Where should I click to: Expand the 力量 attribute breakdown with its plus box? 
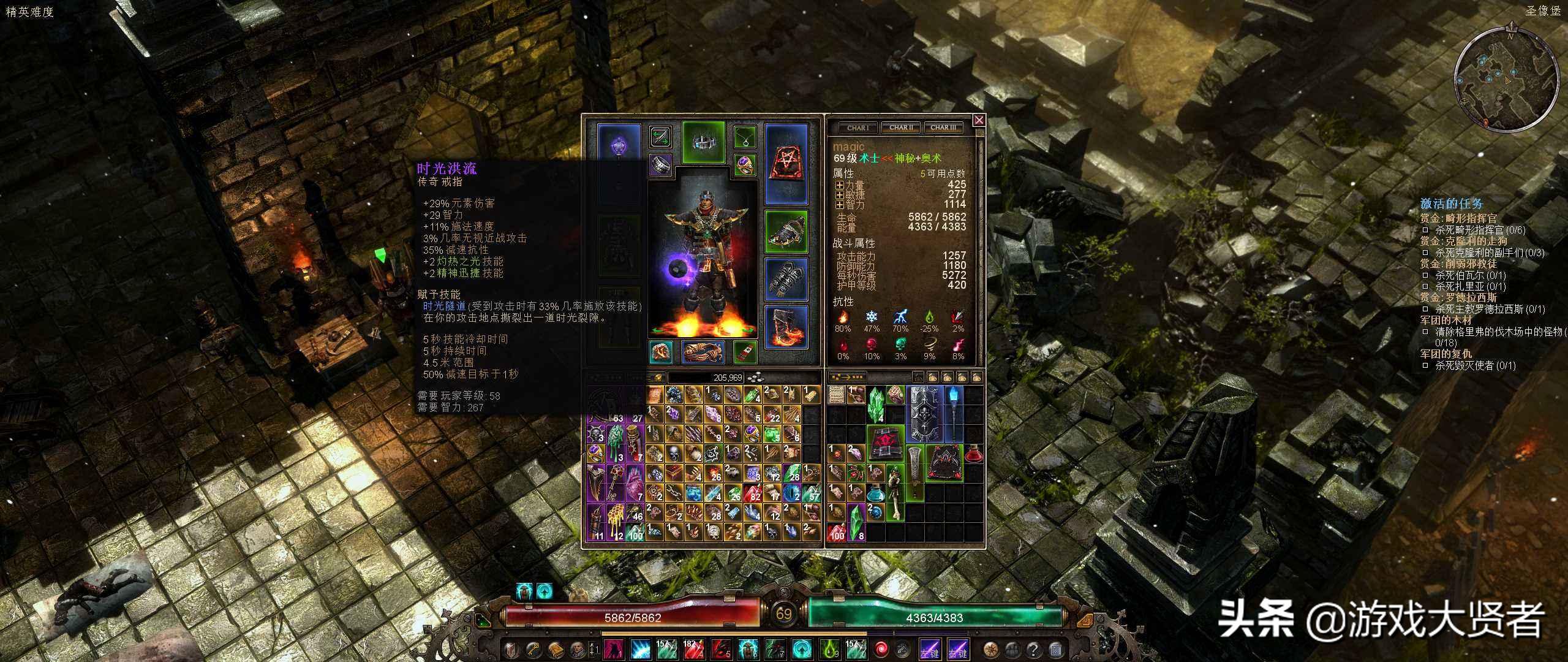(840, 186)
